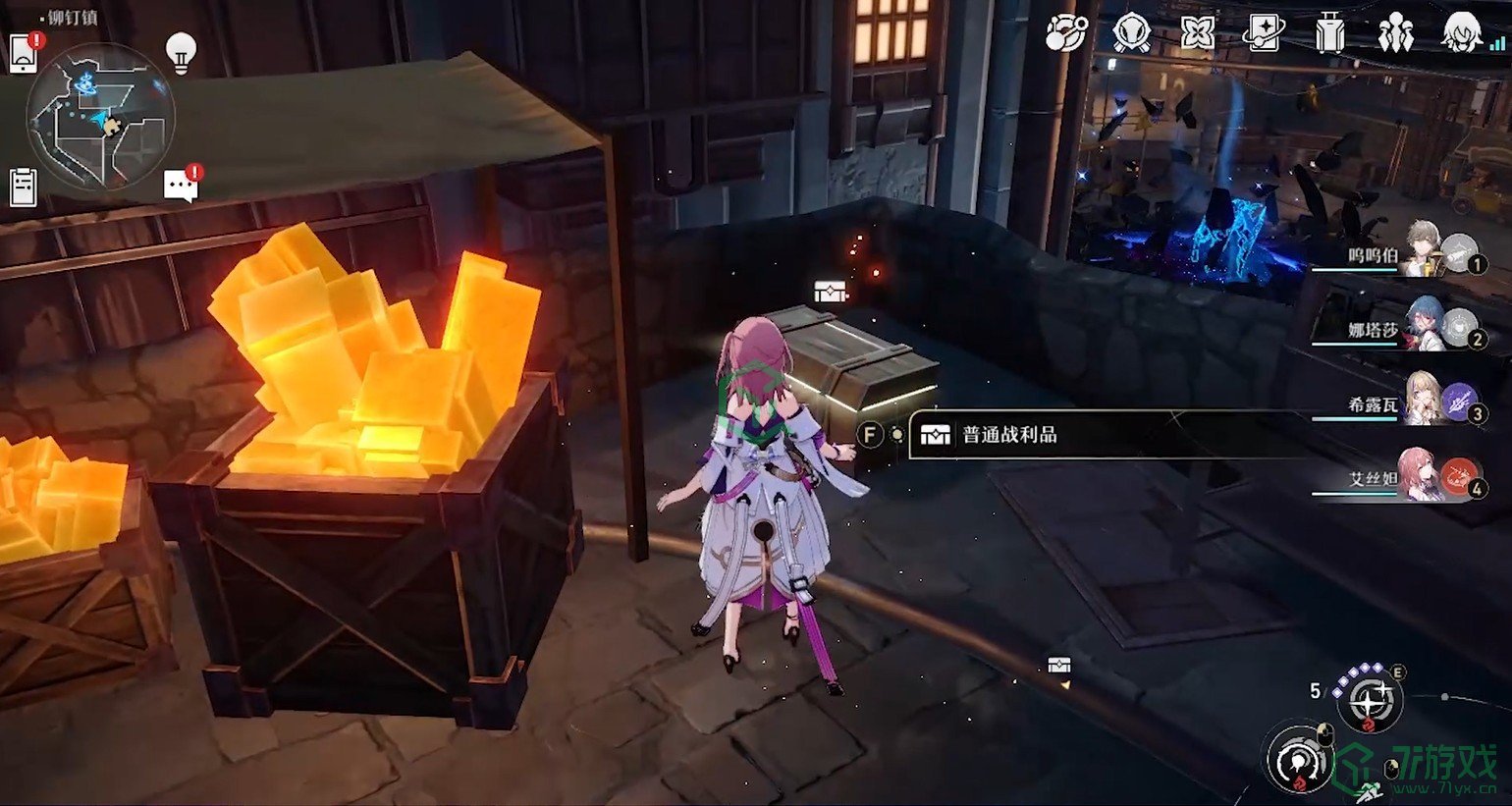The height and width of the screenshot is (806, 1512).
Task: Open the lightbulb tutorial hints
Action: pyautogui.click(x=181, y=51)
